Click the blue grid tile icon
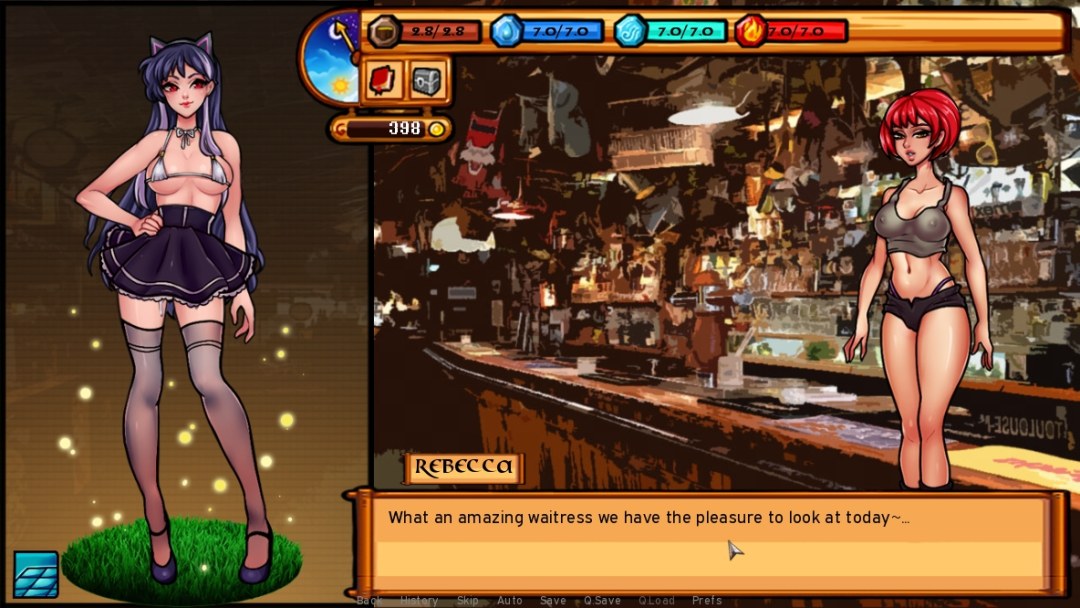The height and width of the screenshot is (608, 1080). [x=35, y=573]
